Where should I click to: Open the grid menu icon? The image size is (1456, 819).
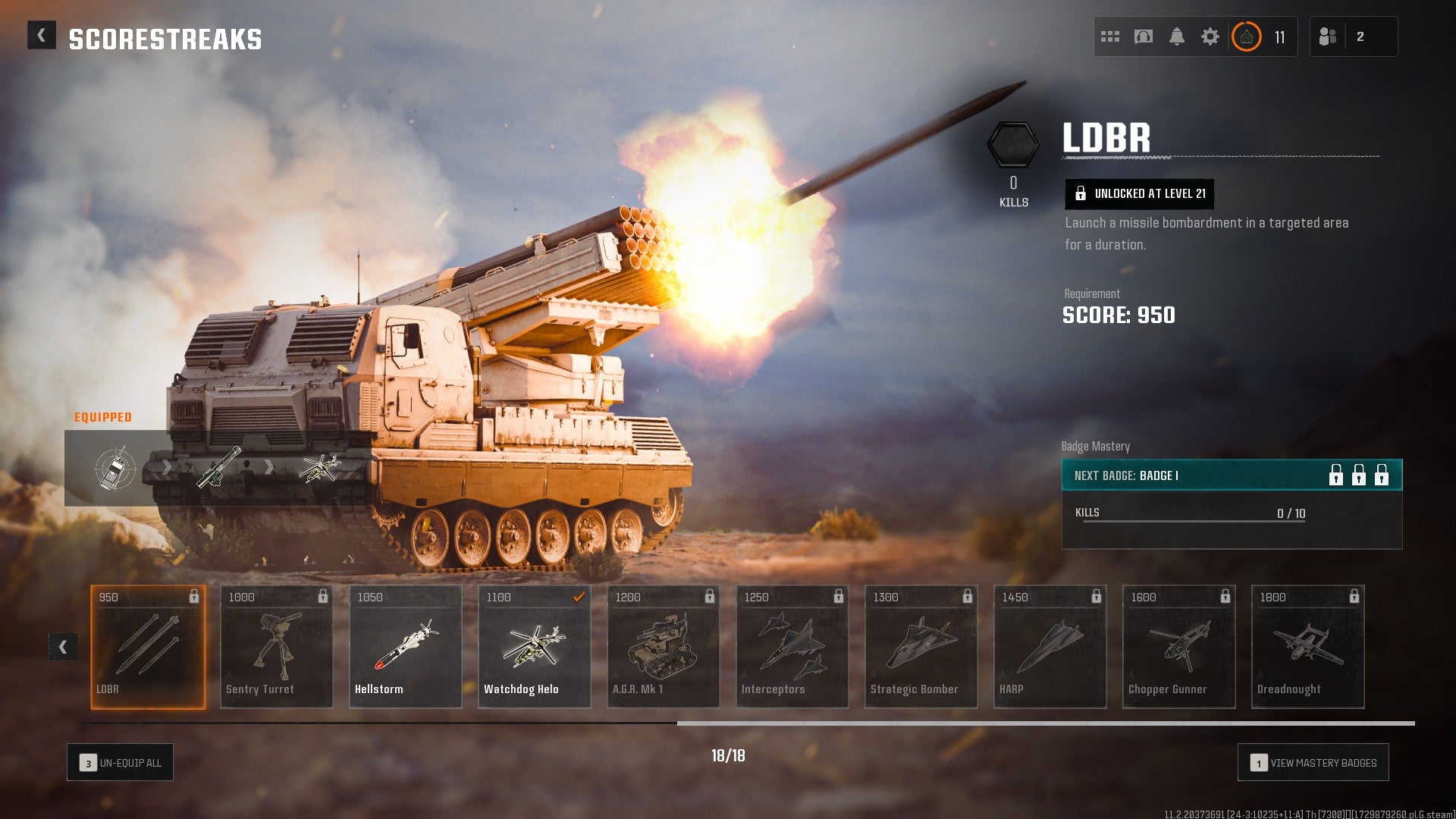click(1110, 36)
